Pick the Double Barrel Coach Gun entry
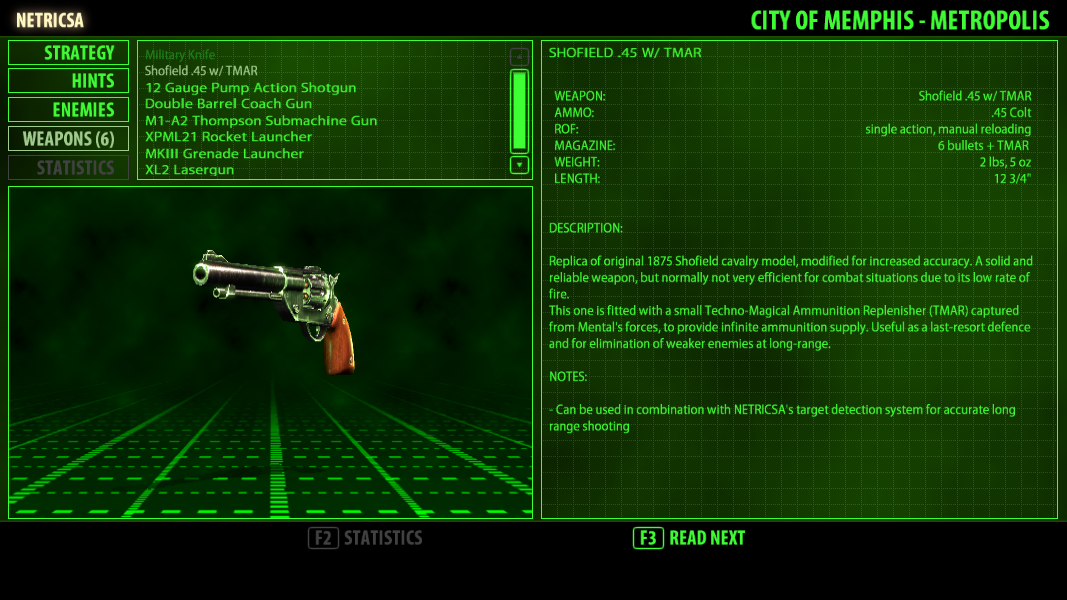 tap(228, 104)
